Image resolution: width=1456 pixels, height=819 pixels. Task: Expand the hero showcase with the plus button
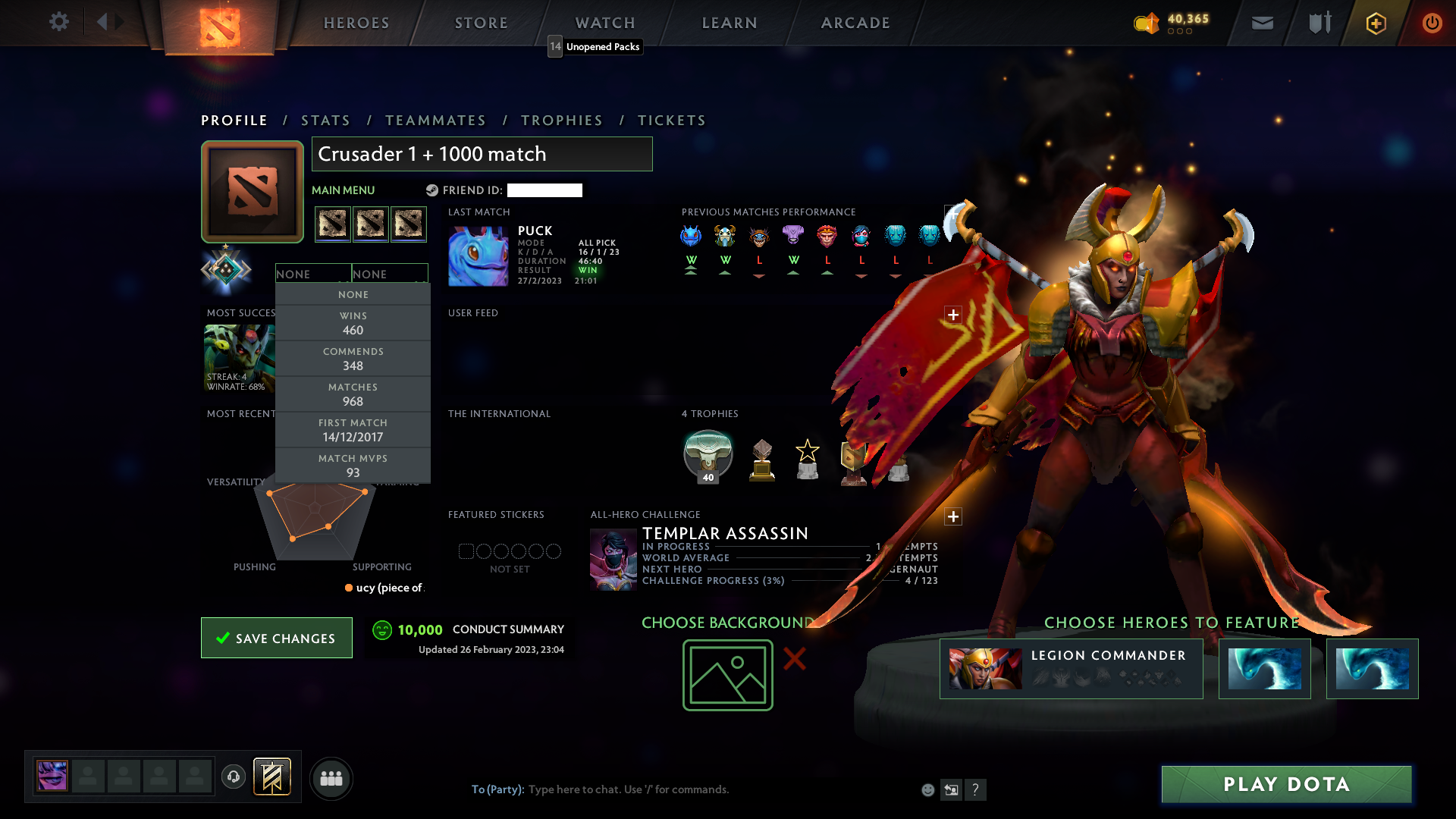(x=953, y=516)
